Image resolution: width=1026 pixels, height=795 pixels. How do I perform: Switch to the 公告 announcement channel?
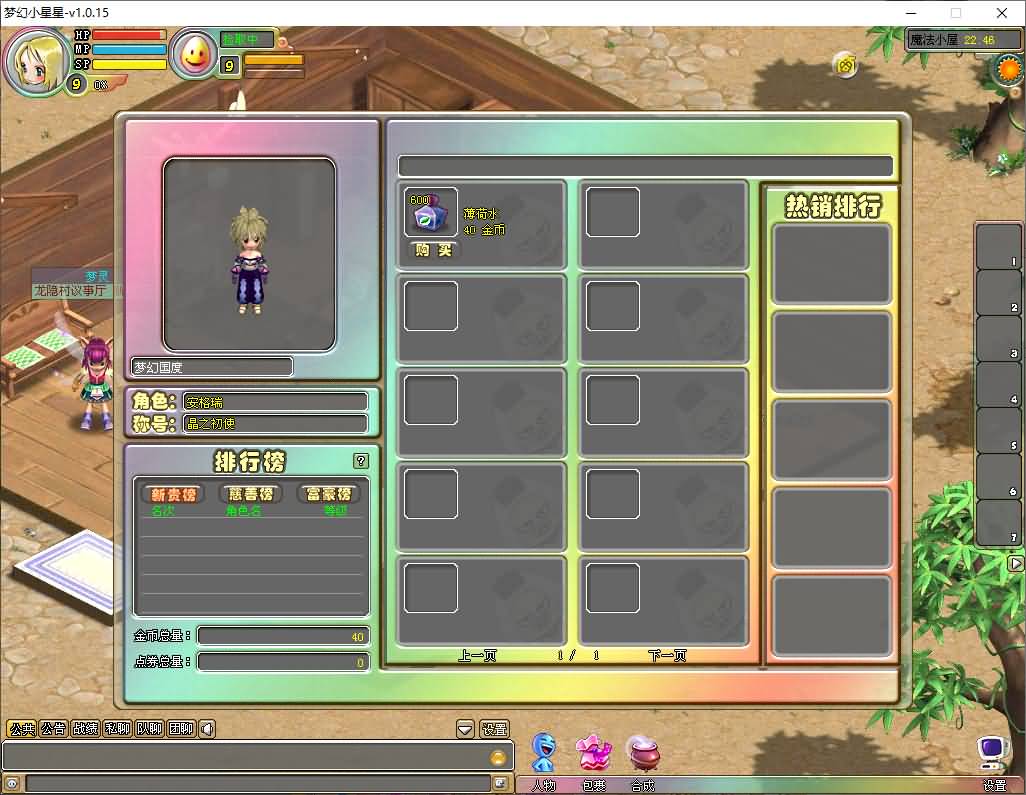[x=53, y=729]
